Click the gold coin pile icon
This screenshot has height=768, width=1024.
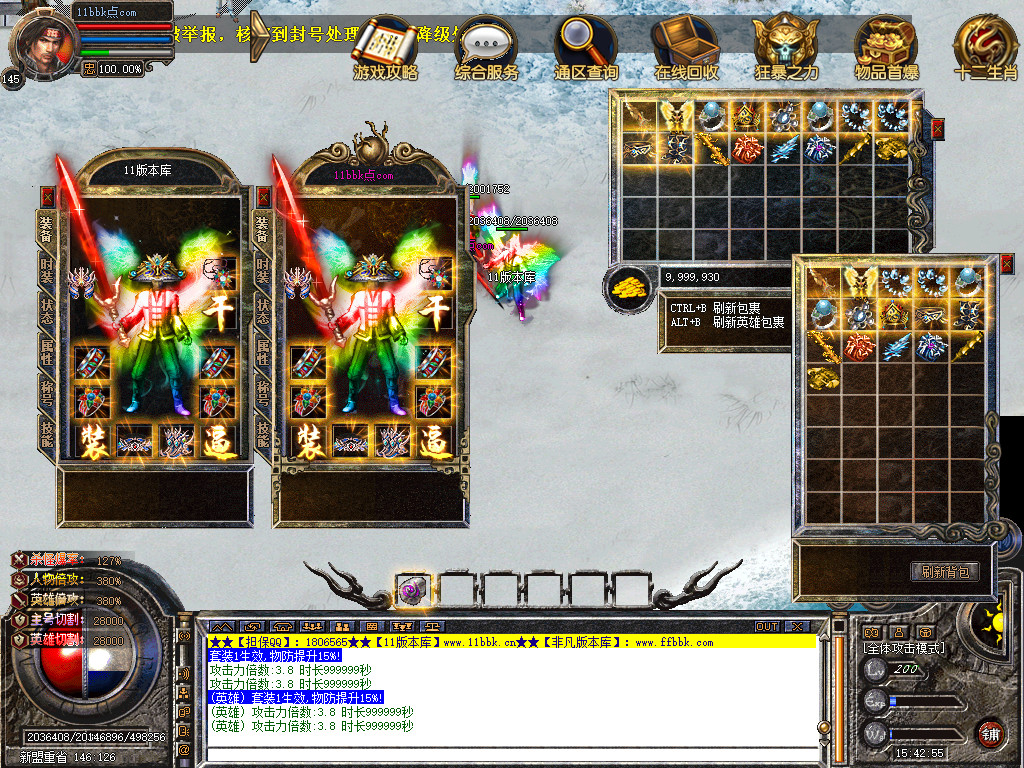point(628,289)
